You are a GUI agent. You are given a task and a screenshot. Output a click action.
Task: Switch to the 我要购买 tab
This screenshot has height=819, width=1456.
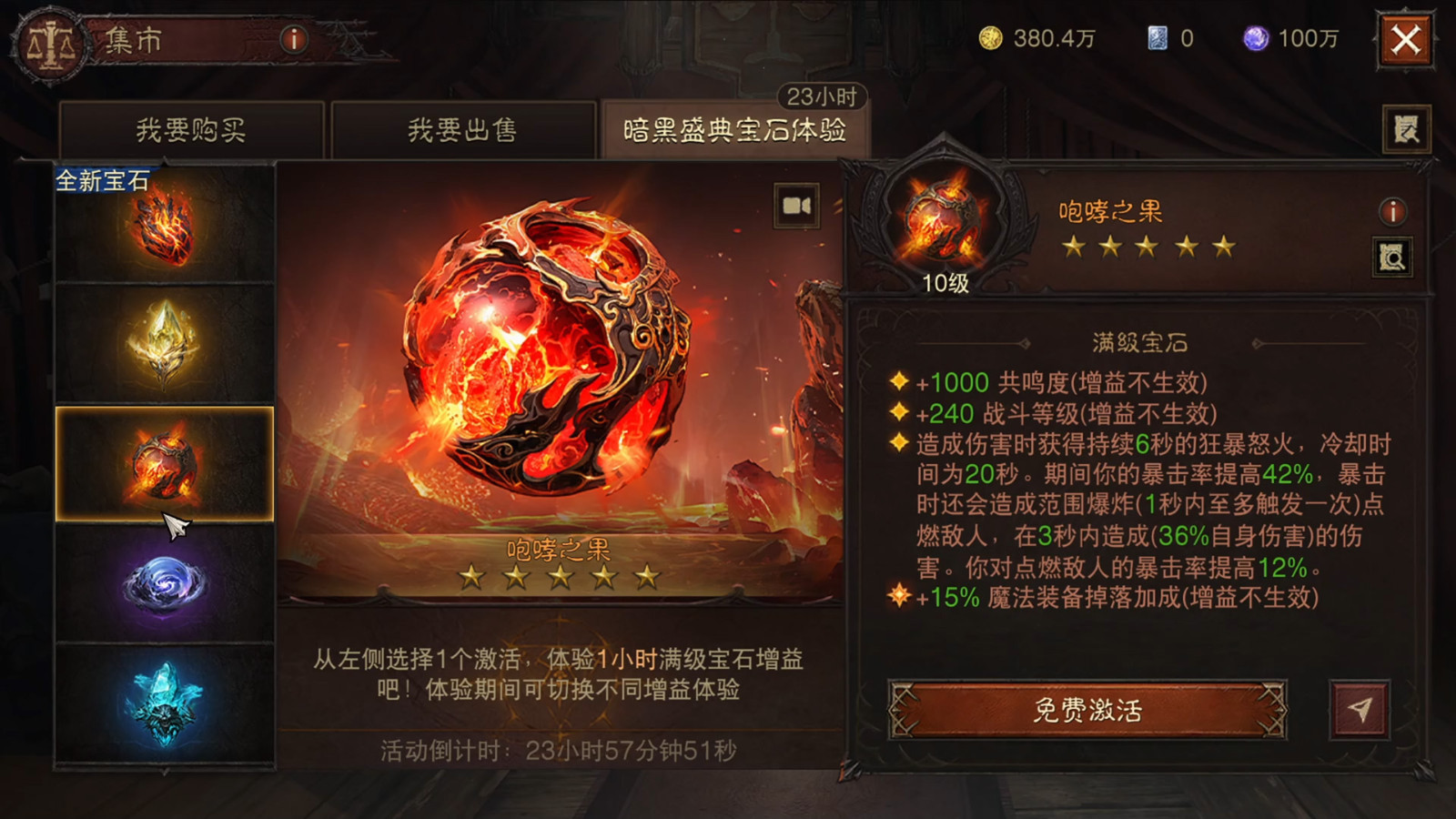(193, 129)
